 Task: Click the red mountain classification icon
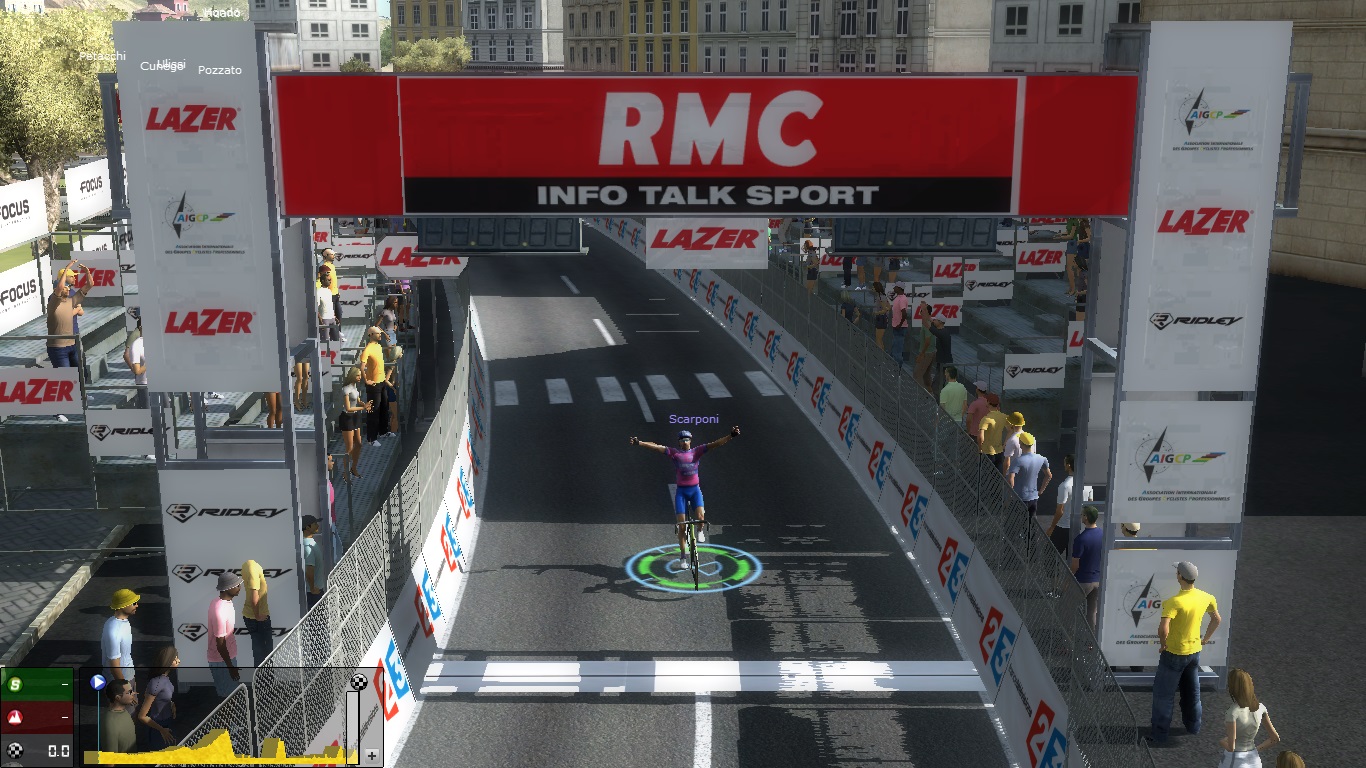click(x=15, y=717)
